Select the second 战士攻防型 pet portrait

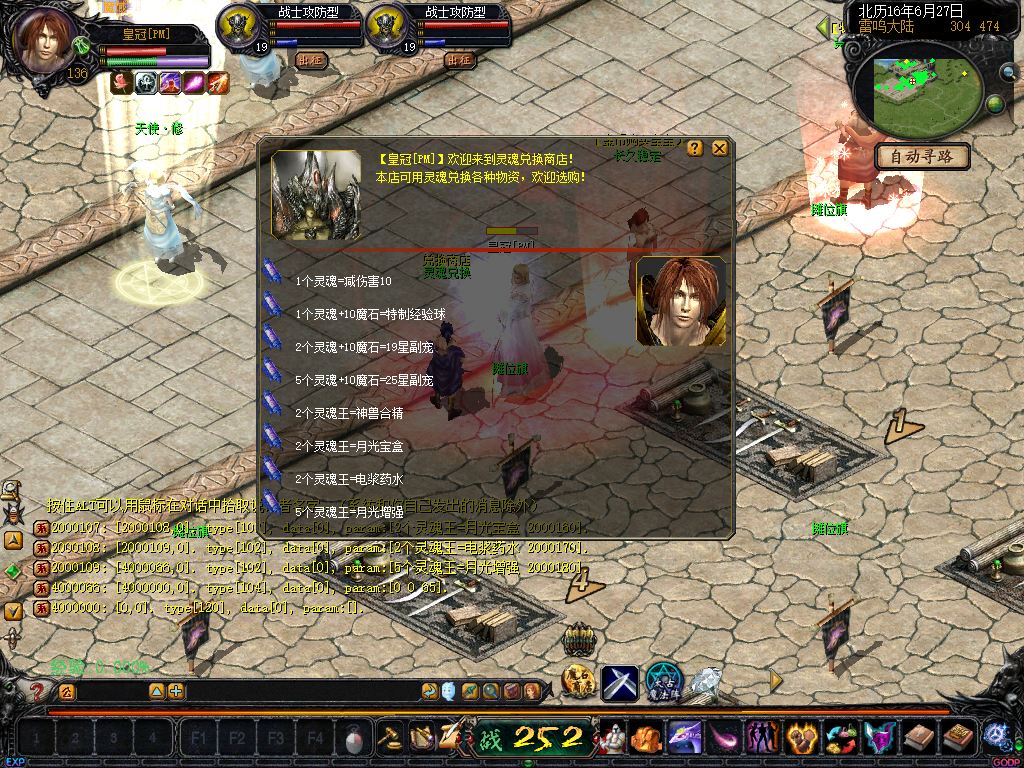point(388,27)
